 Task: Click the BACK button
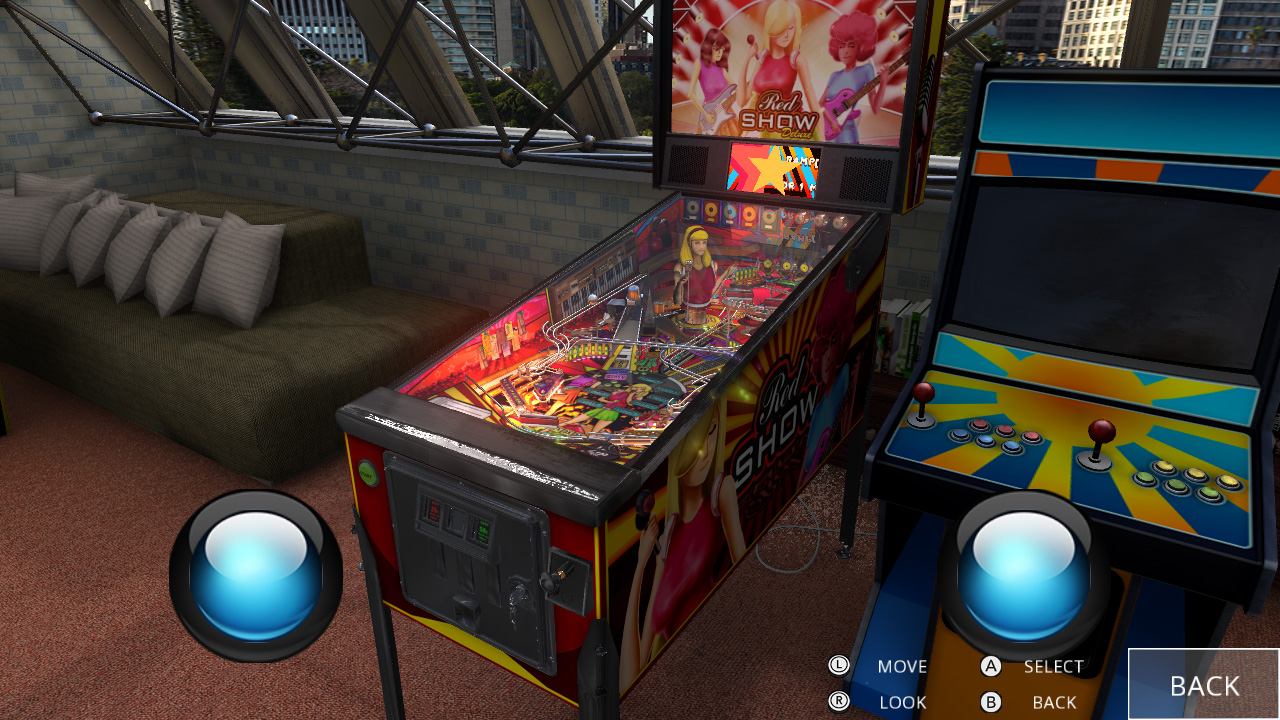(1204, 685)
